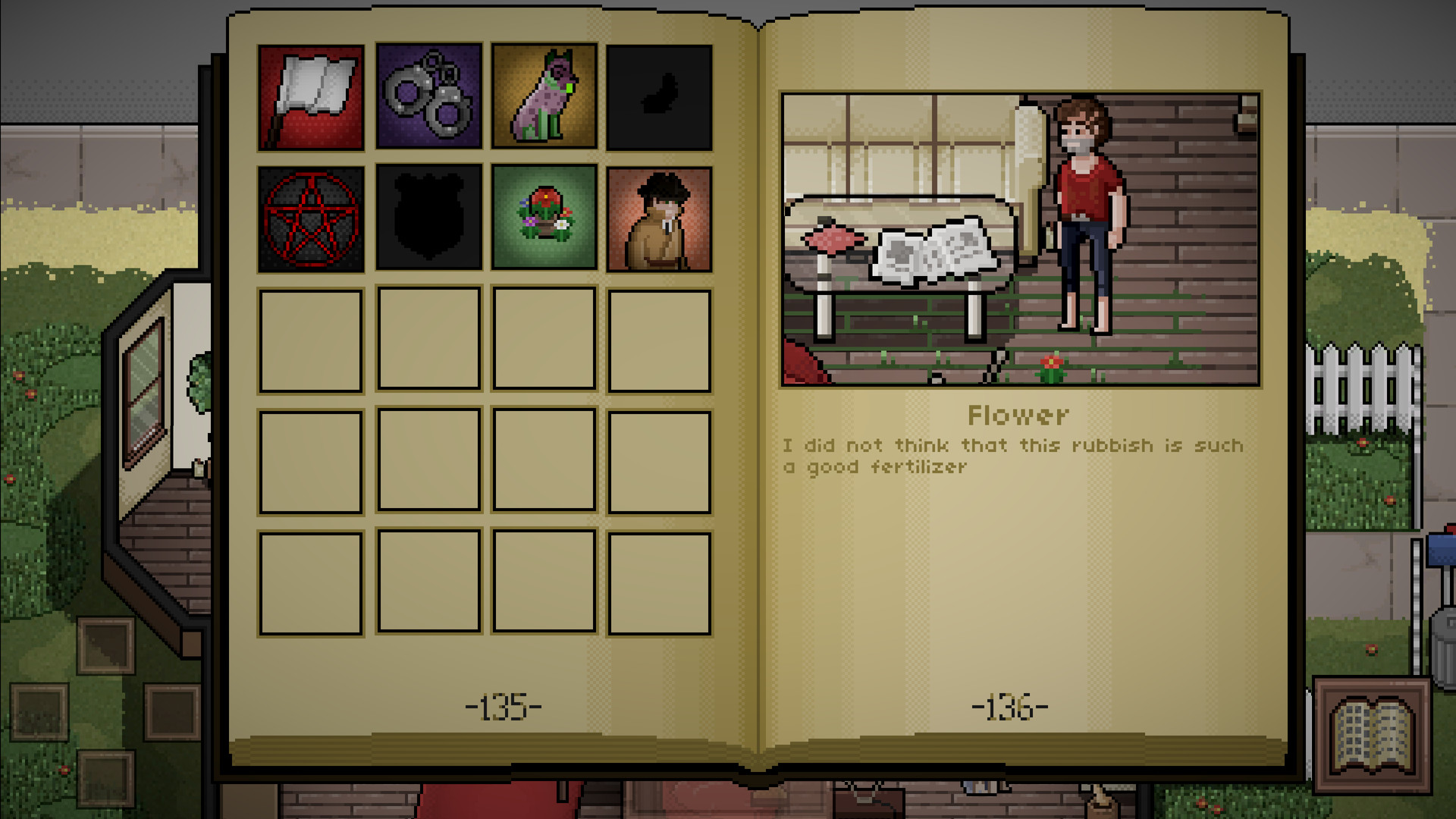Screen dimensions: 1456x819
Task: Click the red pillow in the Flower illustration
Action: pos(834,239)
